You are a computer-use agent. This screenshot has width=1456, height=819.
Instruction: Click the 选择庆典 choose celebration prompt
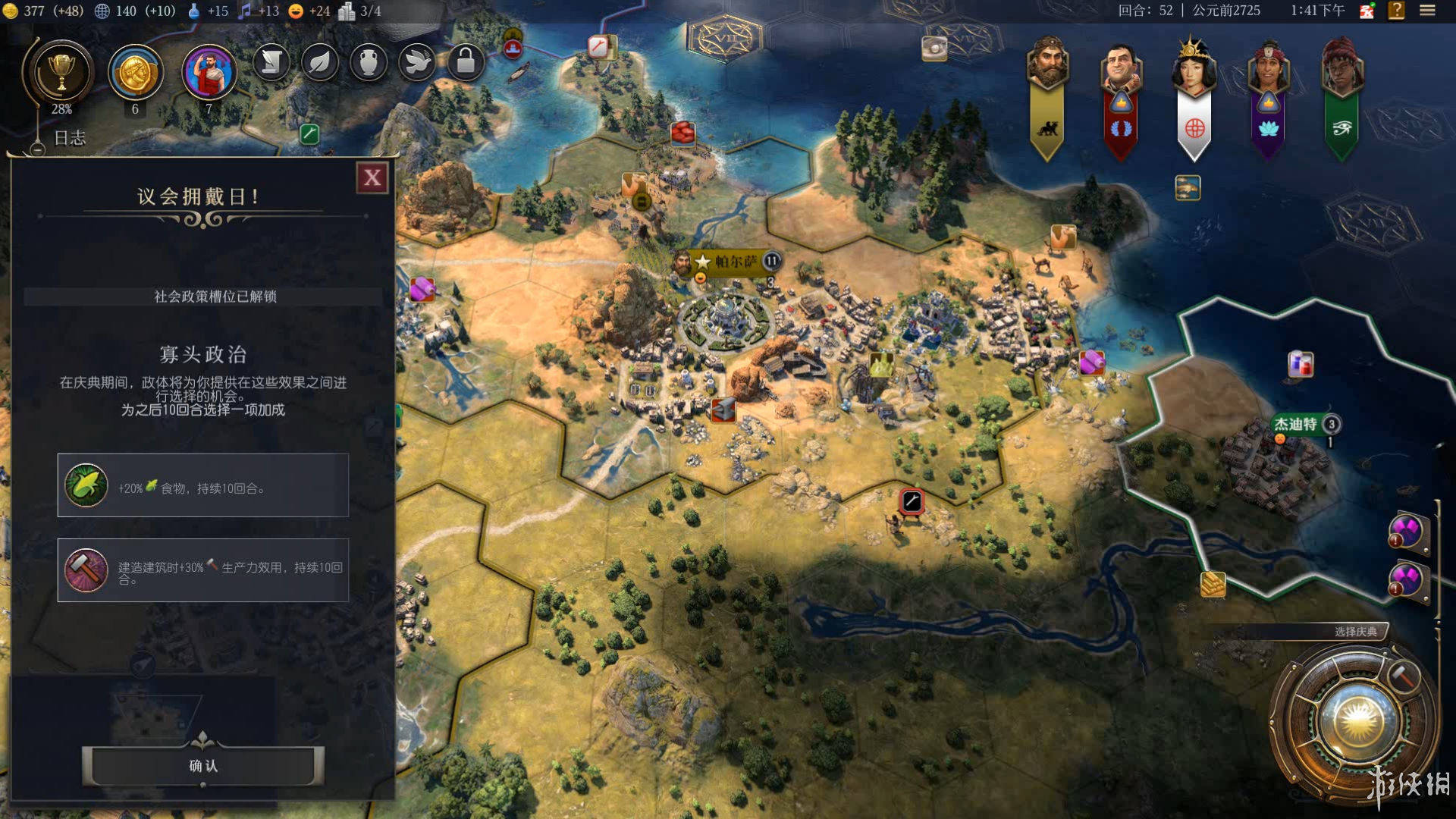(1355, 632)
